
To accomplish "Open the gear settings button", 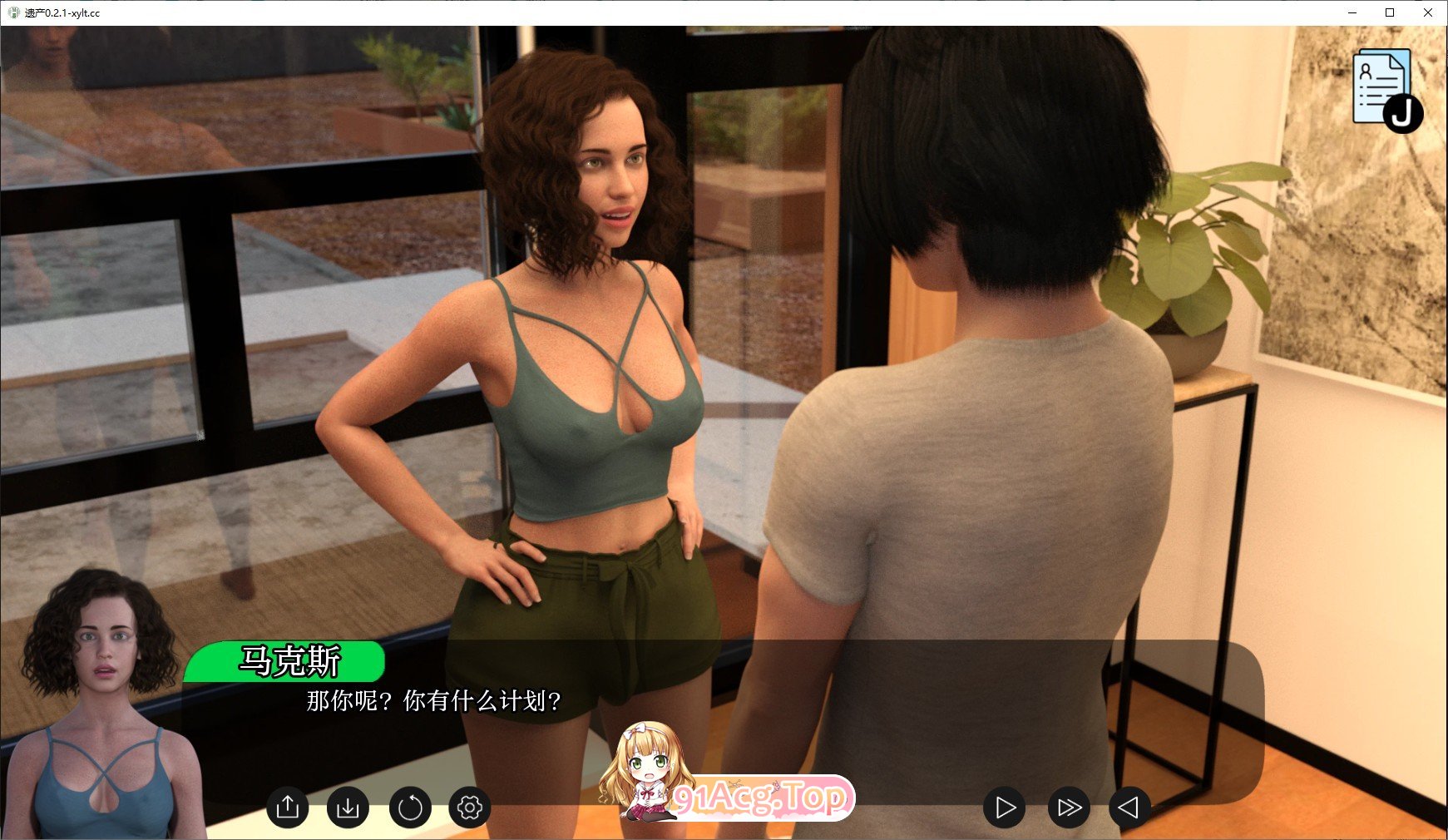I will pos(470,807).
